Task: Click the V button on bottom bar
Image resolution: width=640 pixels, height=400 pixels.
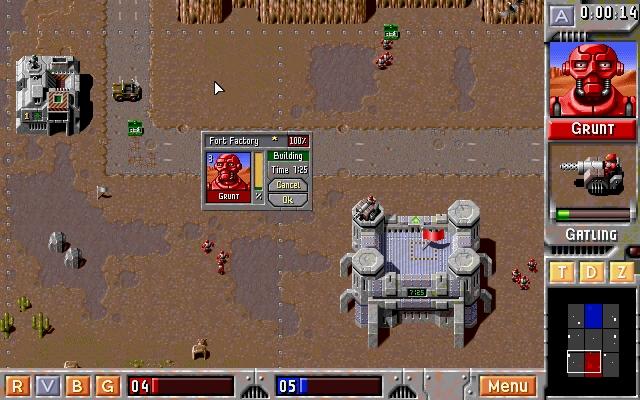Action: point(49,386)
